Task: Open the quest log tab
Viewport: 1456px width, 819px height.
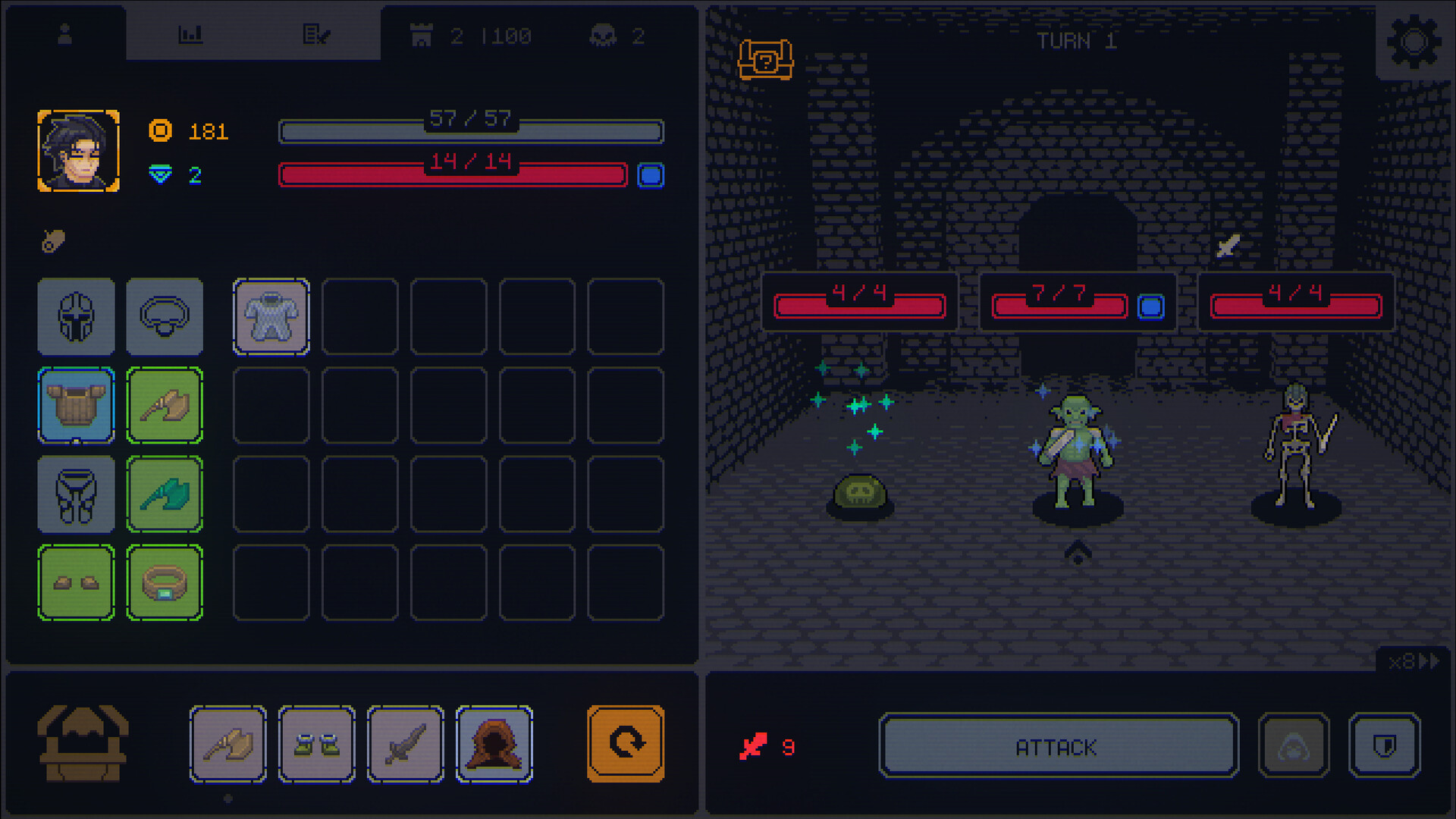Action: pos(317,34)
